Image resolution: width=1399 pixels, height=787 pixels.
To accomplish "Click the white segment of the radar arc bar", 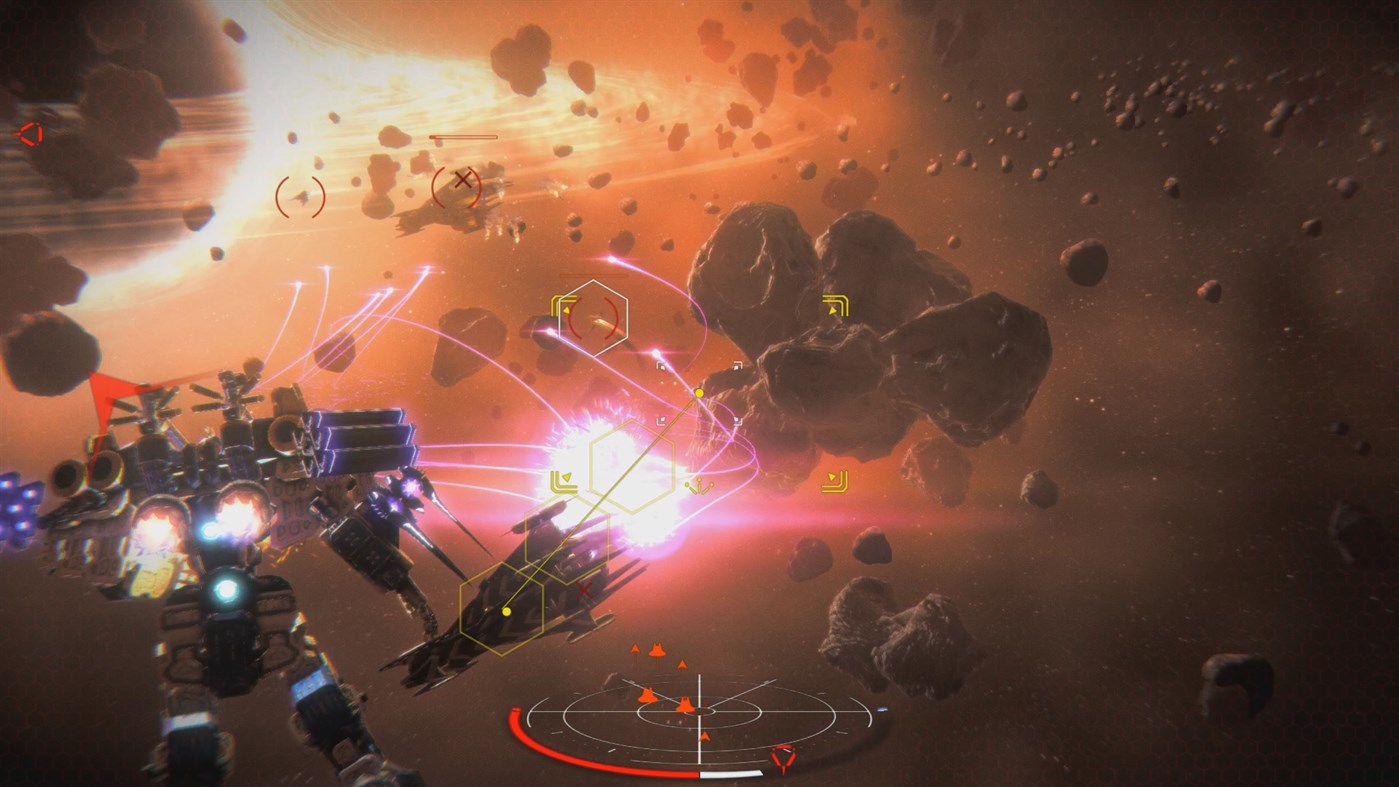I will pos(729,772).
